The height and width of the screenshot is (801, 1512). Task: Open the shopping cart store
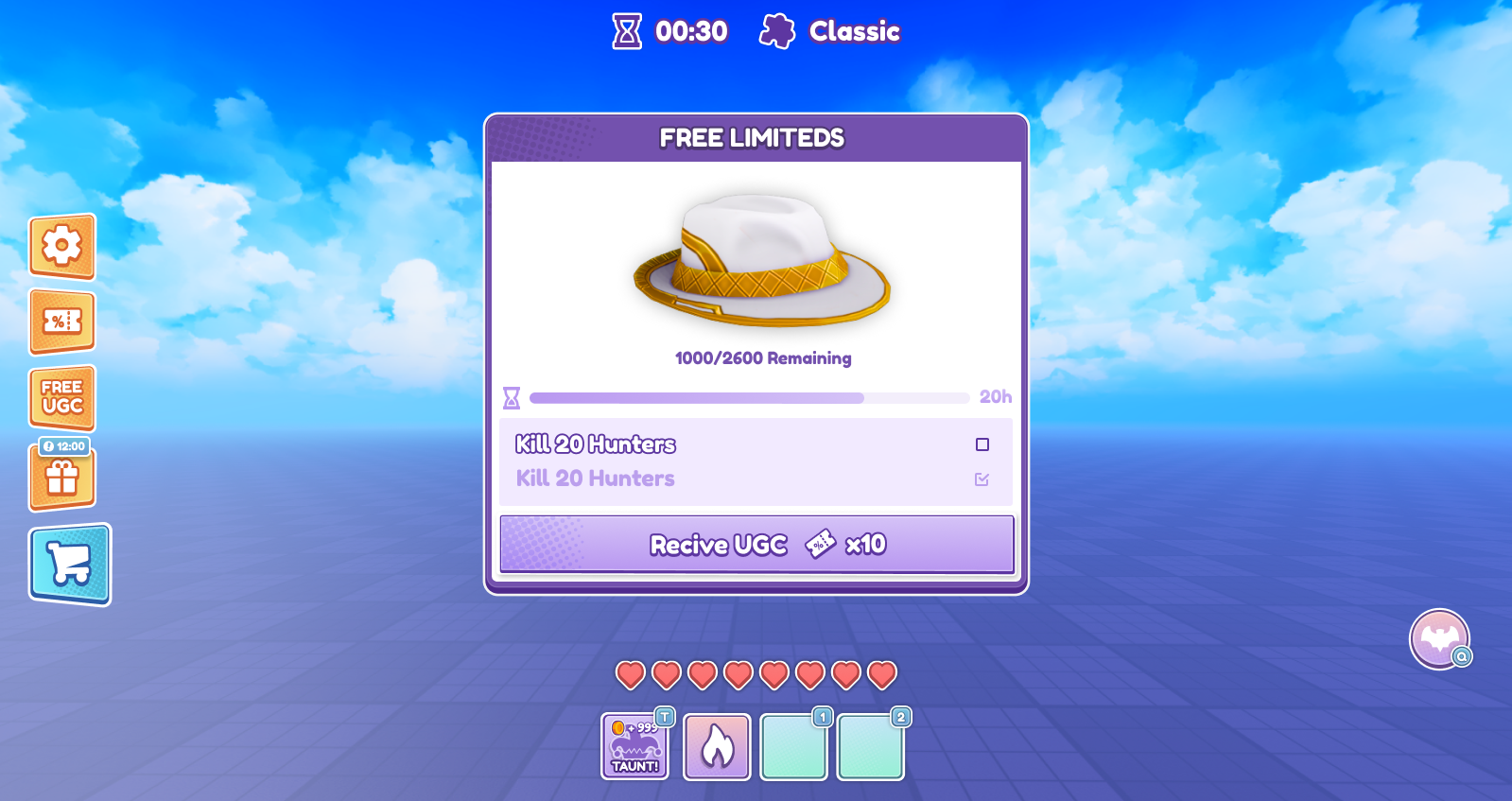(x=70, y=565)
